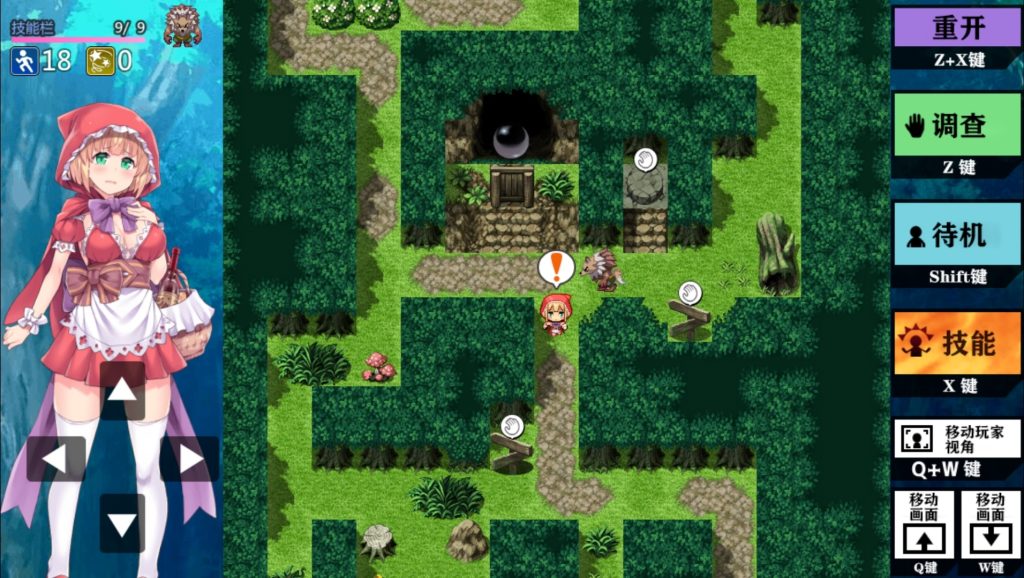Choose the blue 待机 wait button

click(957, 234)
